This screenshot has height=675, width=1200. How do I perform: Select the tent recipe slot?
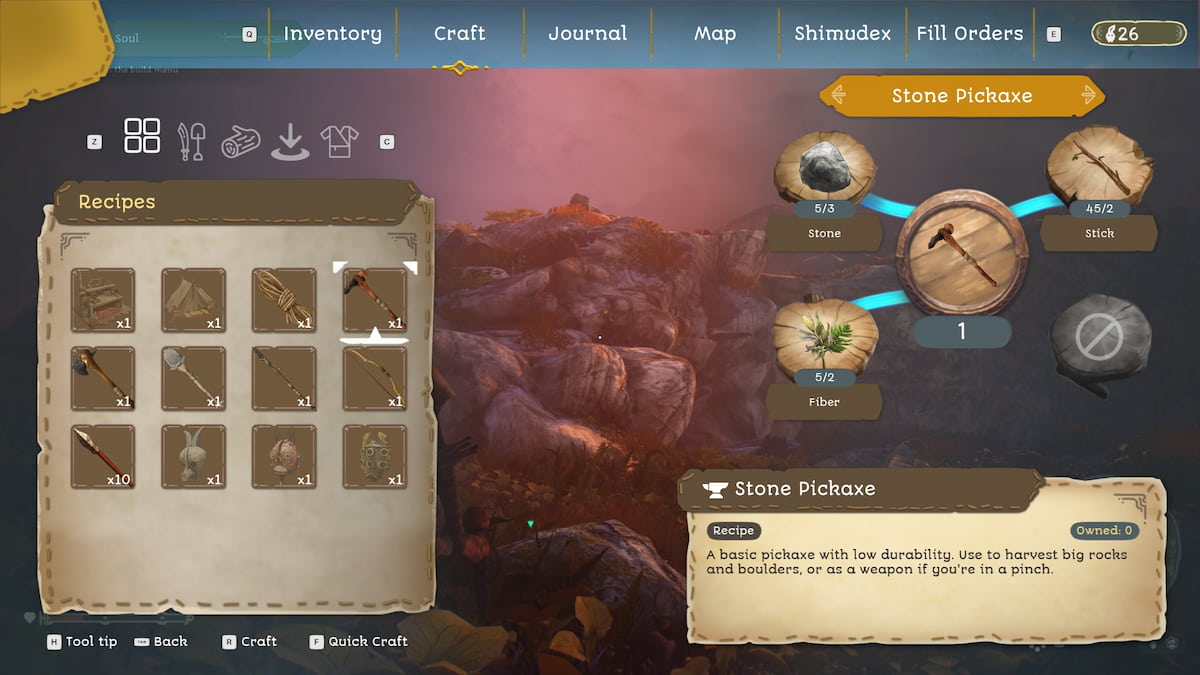(194, 299)
